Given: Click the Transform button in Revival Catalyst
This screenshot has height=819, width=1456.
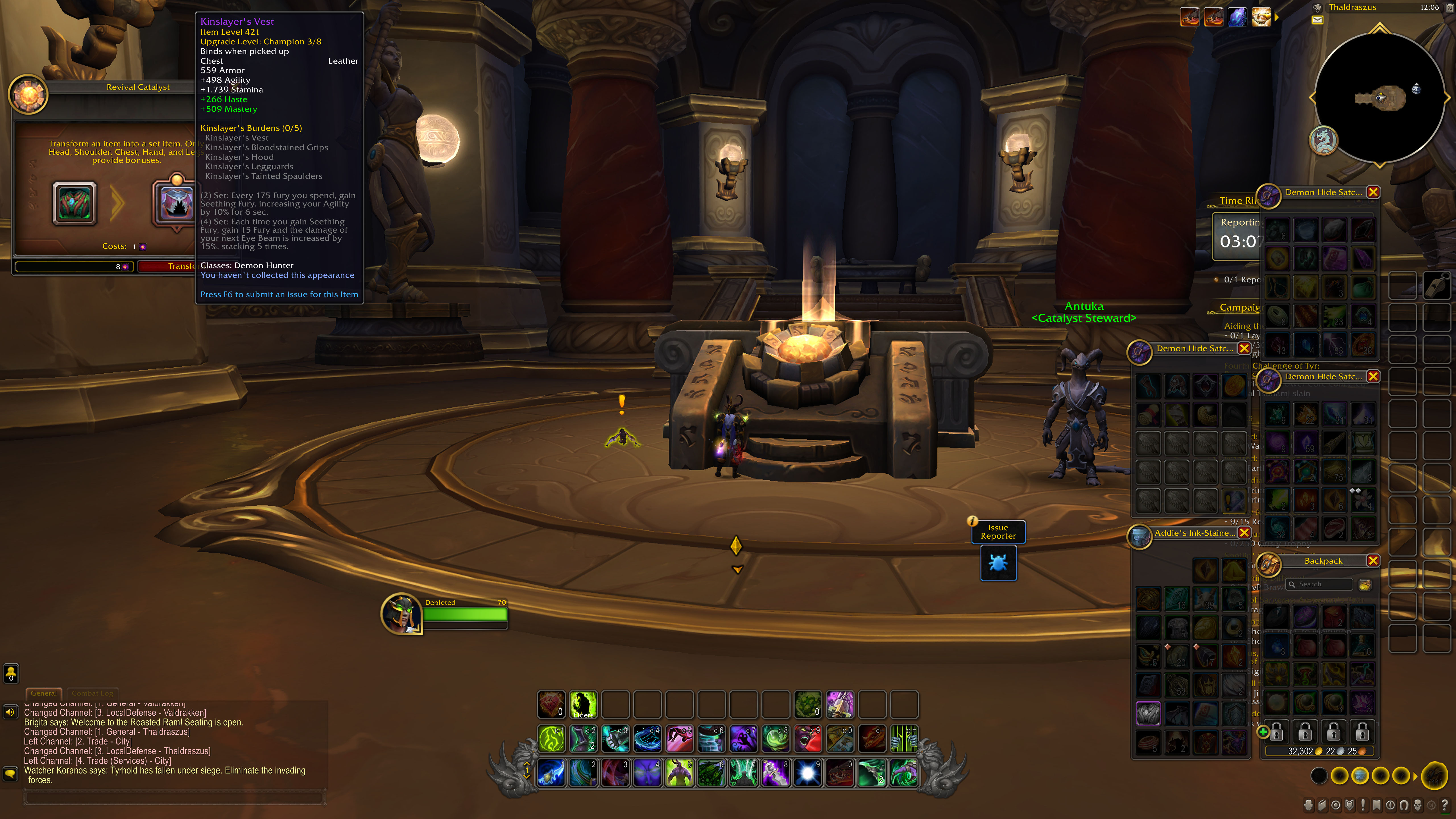Looking at the screenshot, I should pyautogui.click(x=167, y=266).
